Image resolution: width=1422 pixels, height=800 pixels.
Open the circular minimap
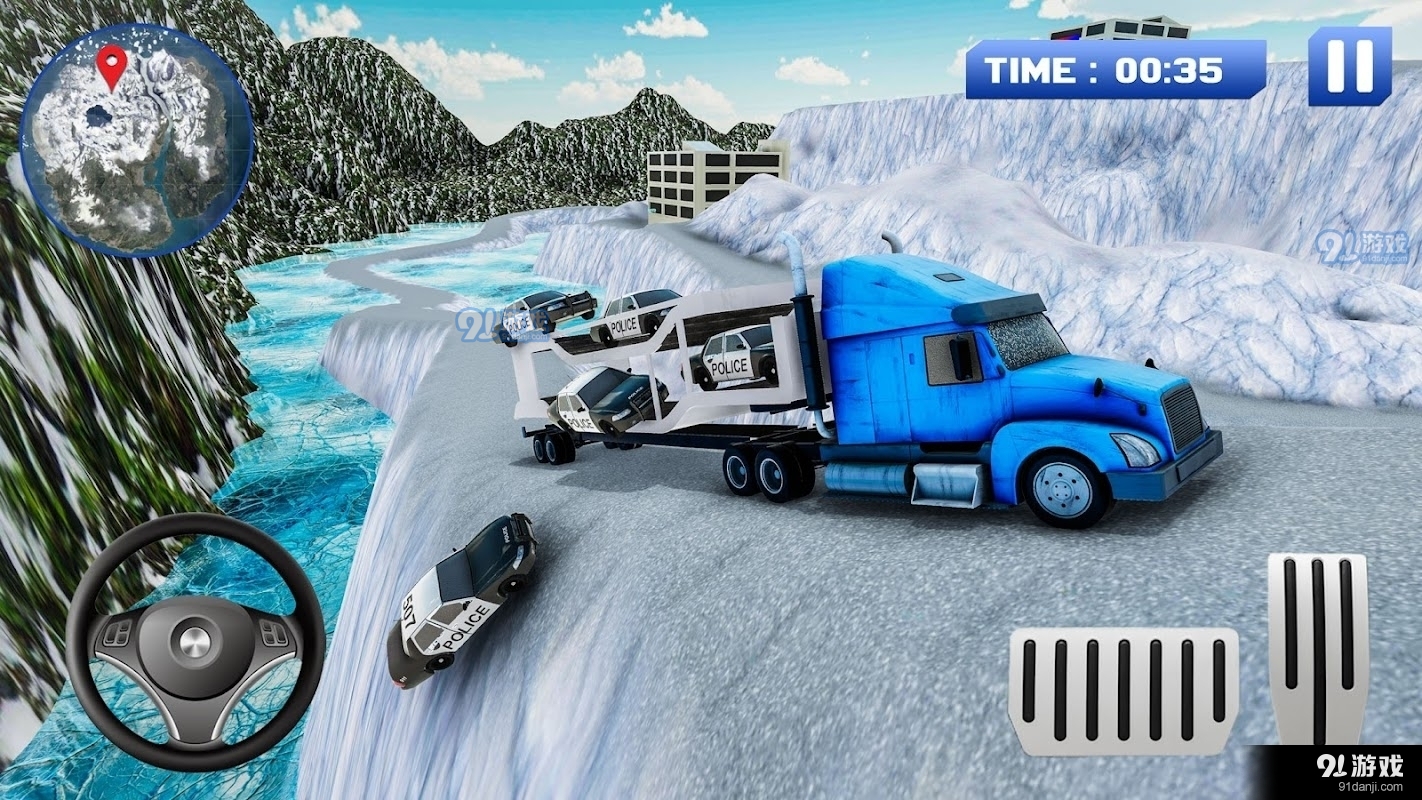(x=136, y=142)
